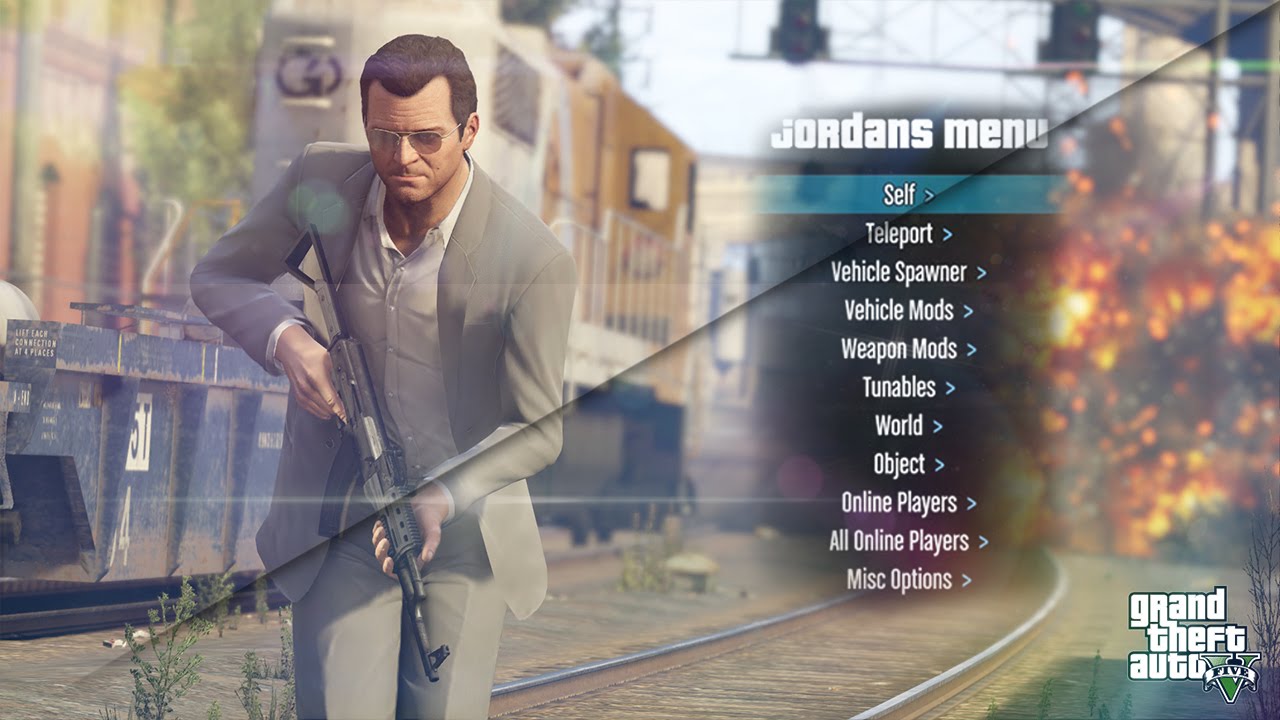Open the Weapon Mods submenu
1280x720 pixels.
[x=907, y=349]
